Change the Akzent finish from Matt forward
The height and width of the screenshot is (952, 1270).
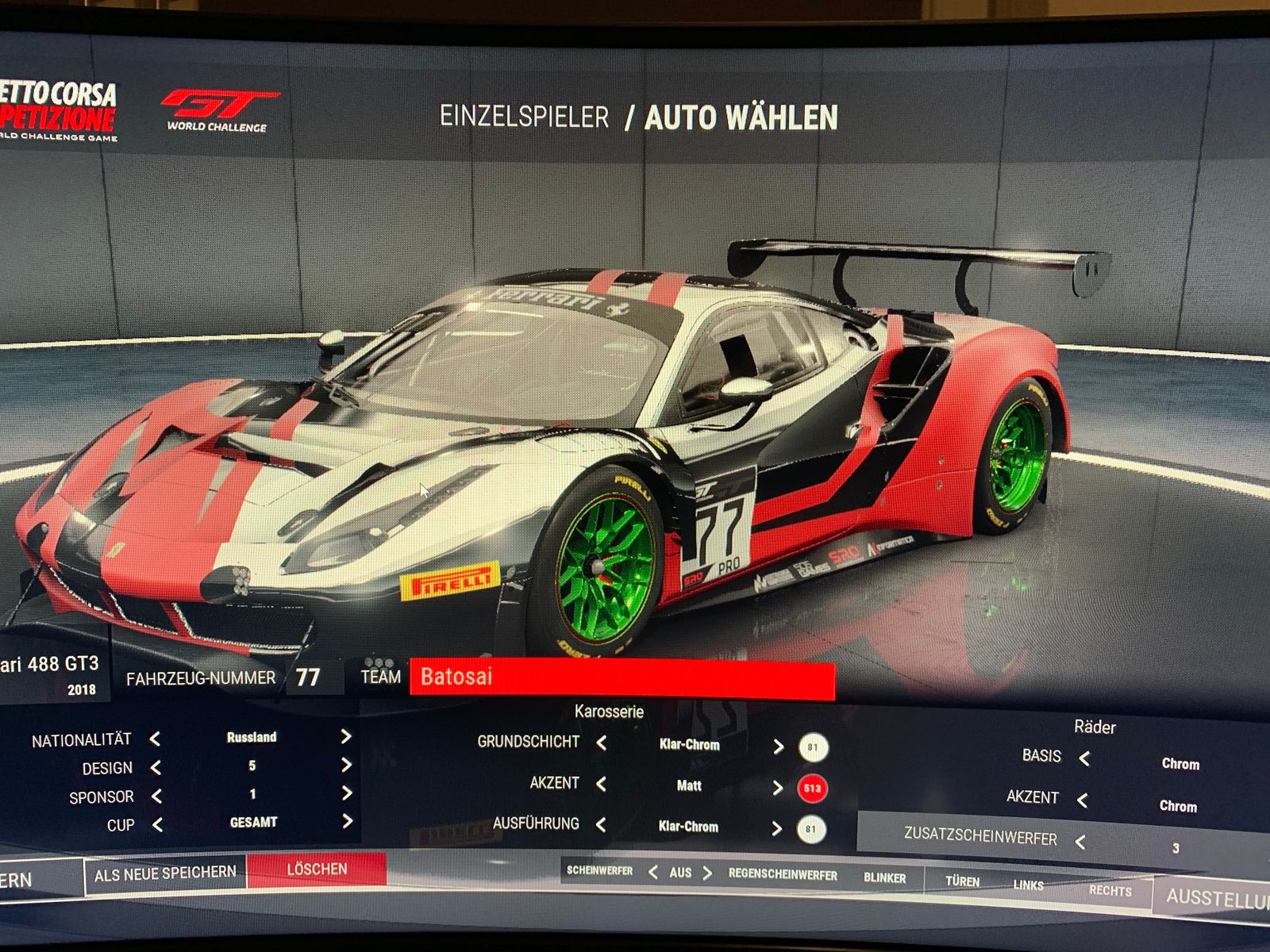tap(777, 787)
